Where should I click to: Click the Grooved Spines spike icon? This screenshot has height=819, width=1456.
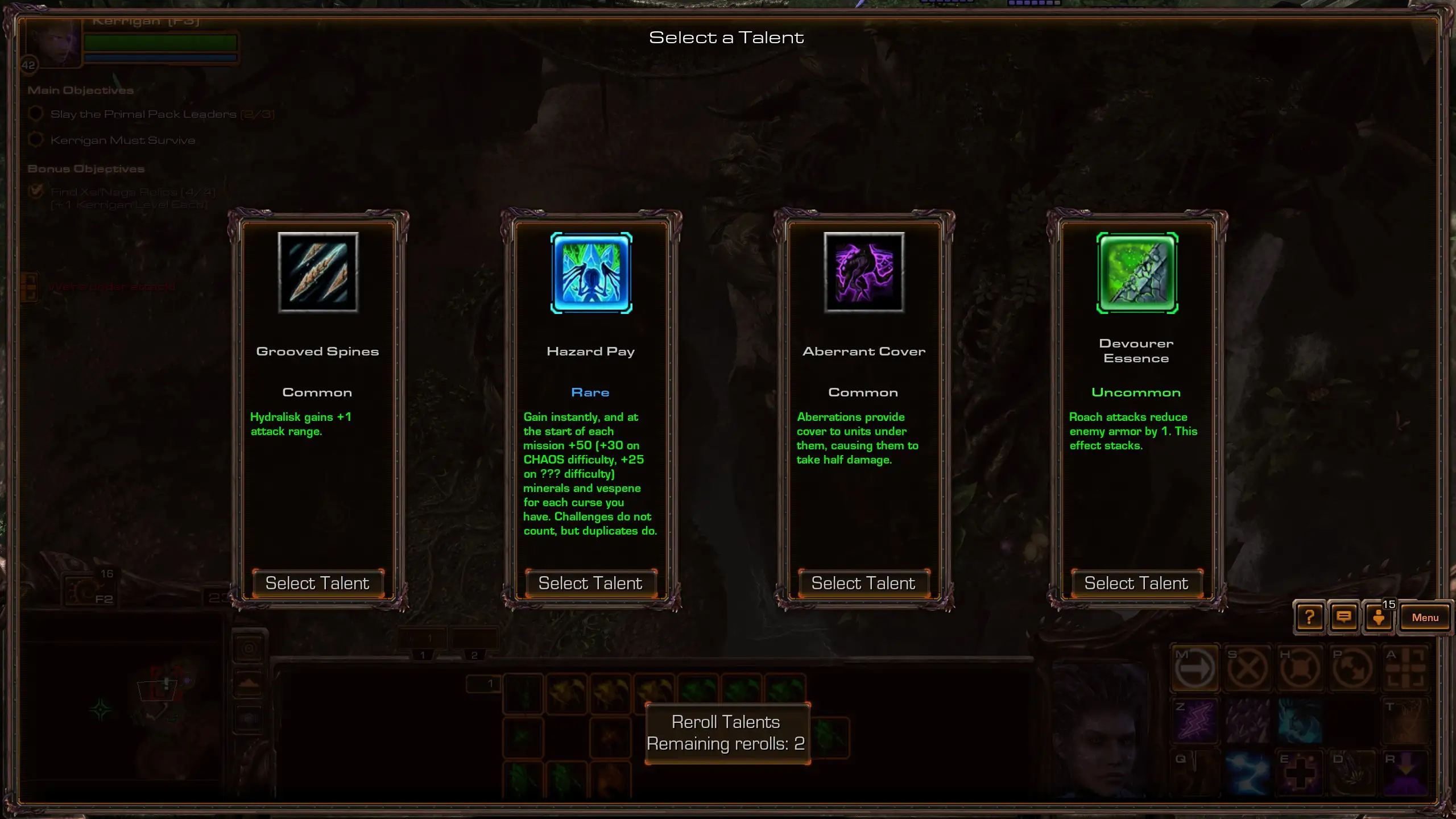(x=318, y=272)
